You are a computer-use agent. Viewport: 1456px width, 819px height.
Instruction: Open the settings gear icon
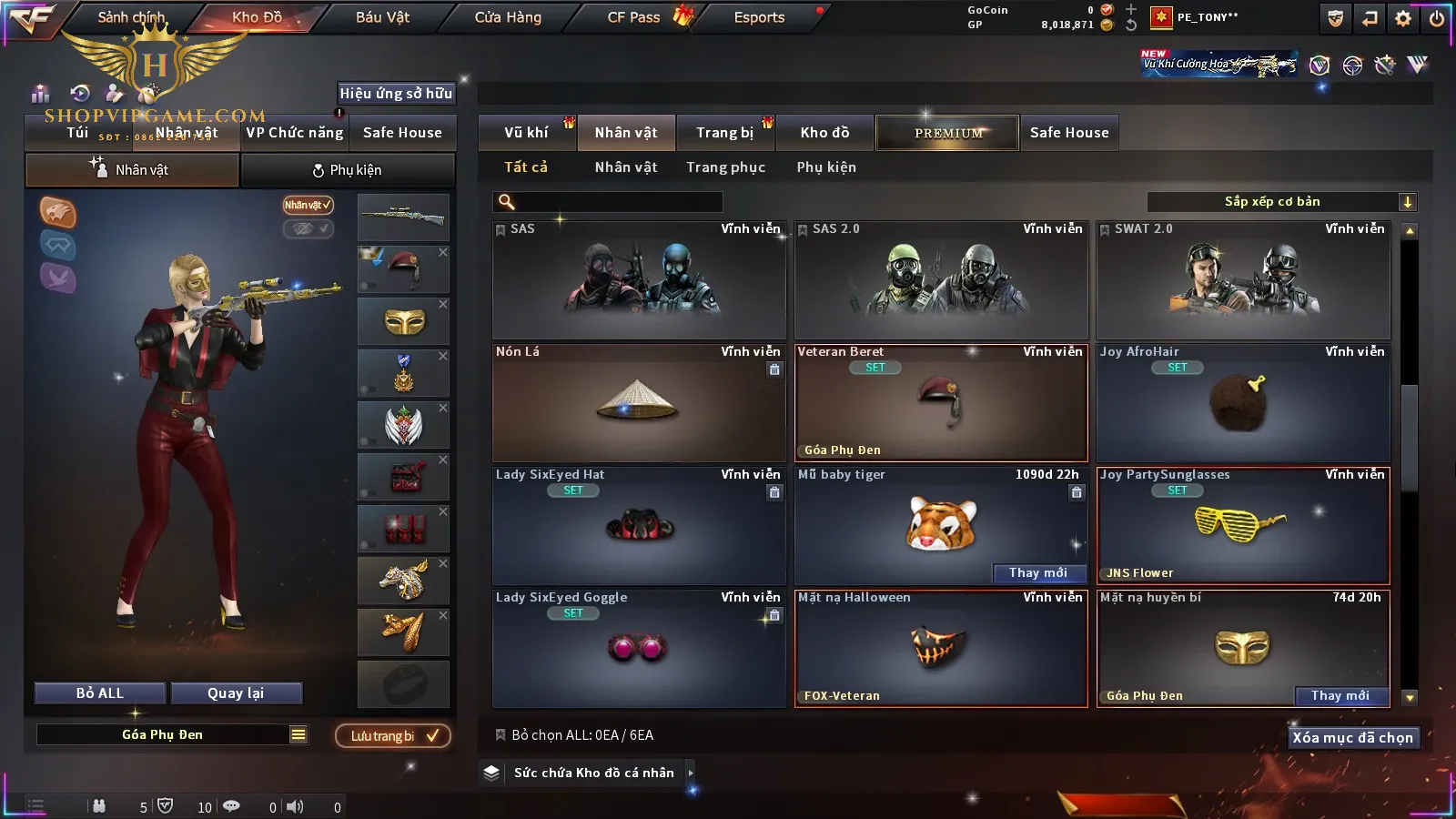coord(1403,18)
